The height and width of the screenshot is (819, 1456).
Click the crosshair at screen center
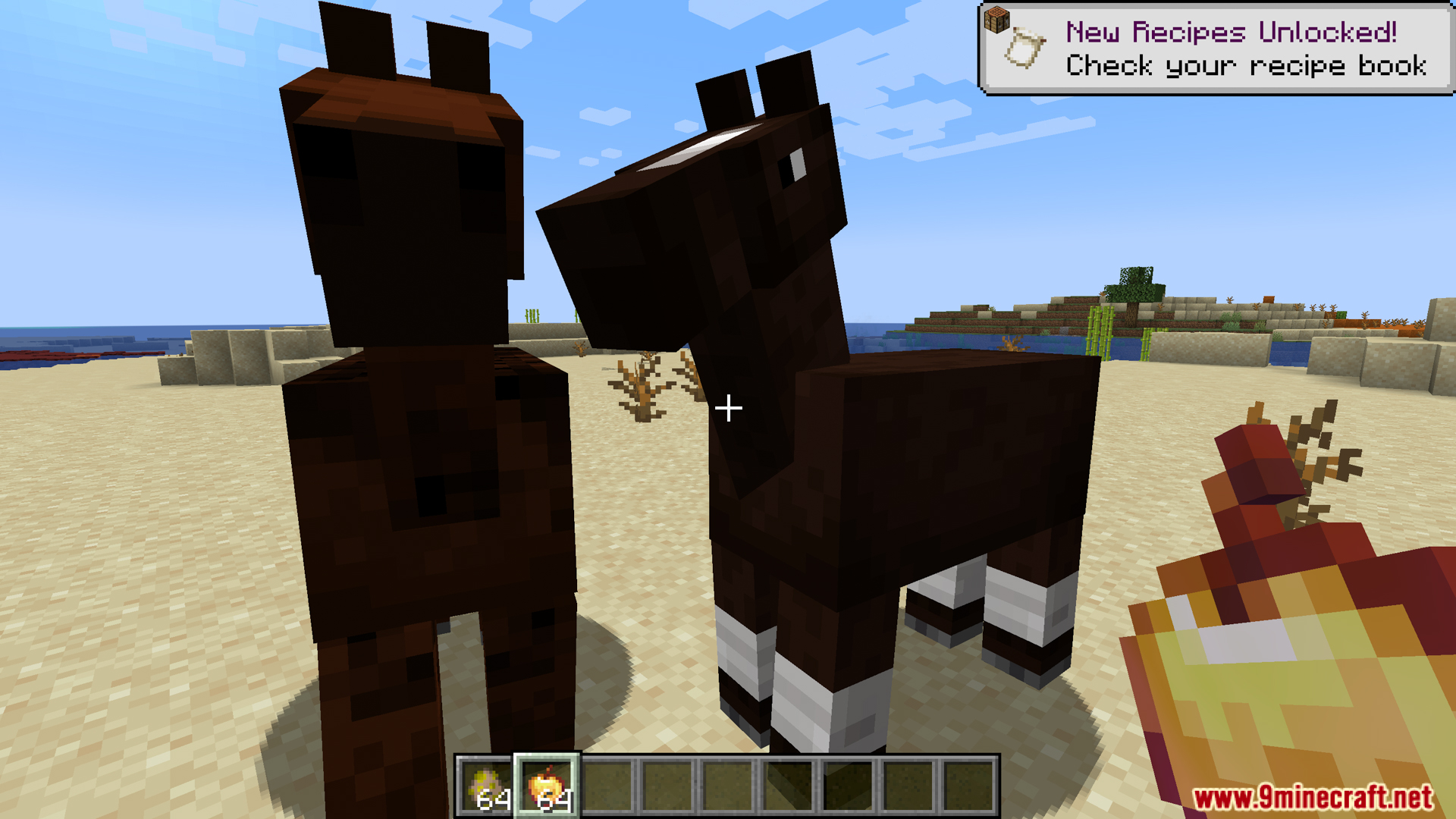(x=728, y=409)
